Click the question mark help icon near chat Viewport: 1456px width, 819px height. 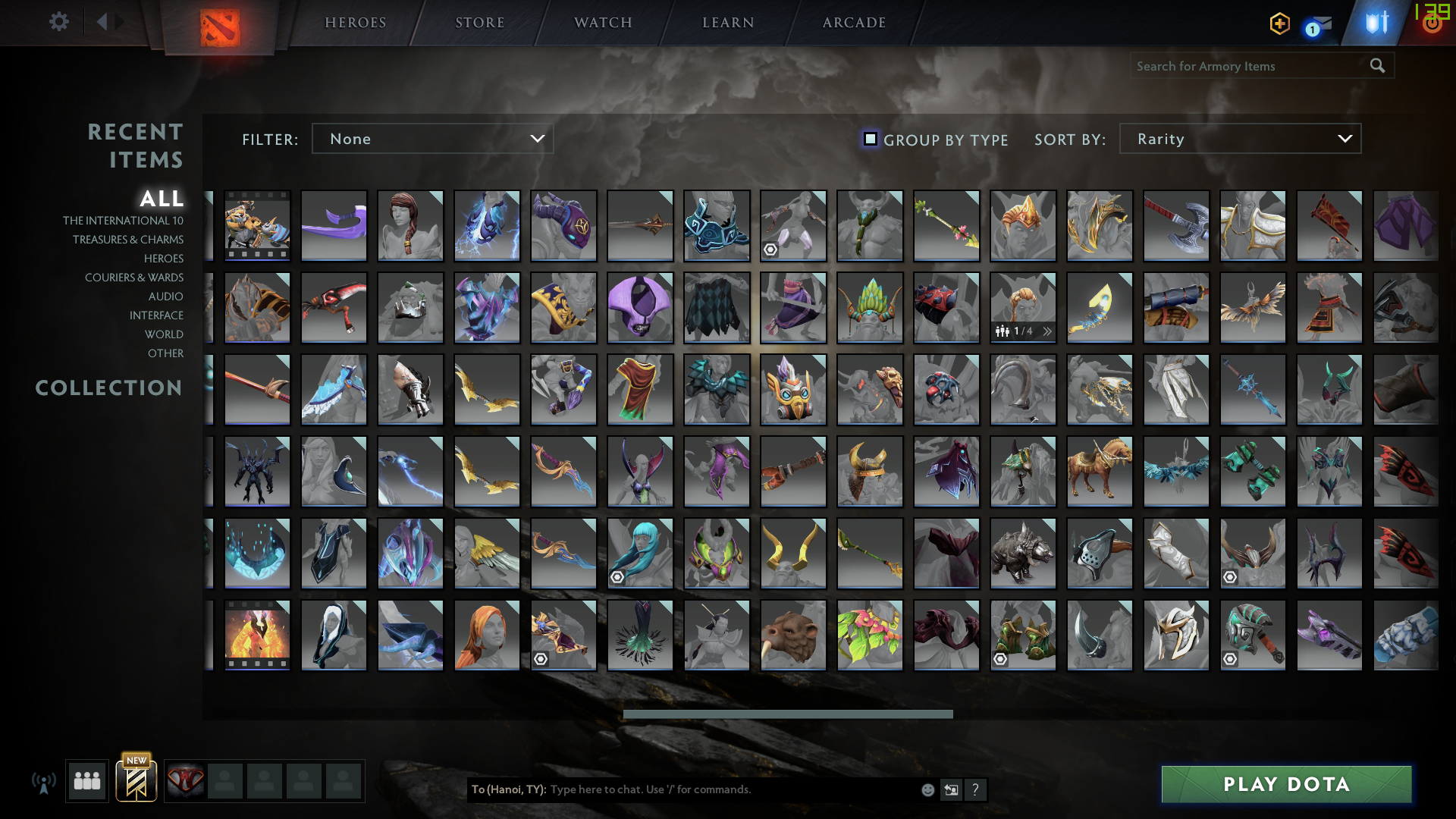(976, 789)
